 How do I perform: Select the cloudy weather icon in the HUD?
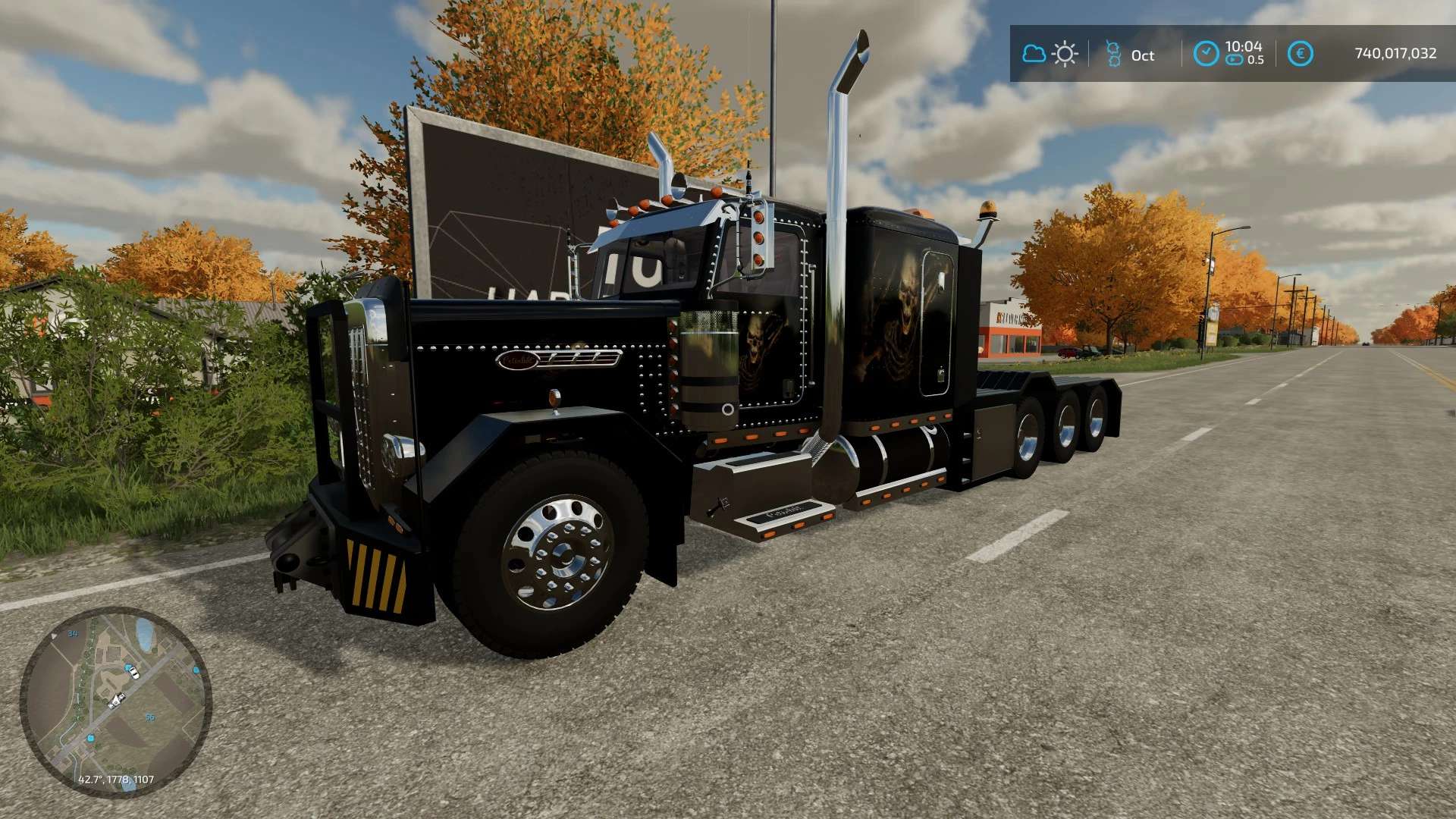click(x=1033, y=54)
